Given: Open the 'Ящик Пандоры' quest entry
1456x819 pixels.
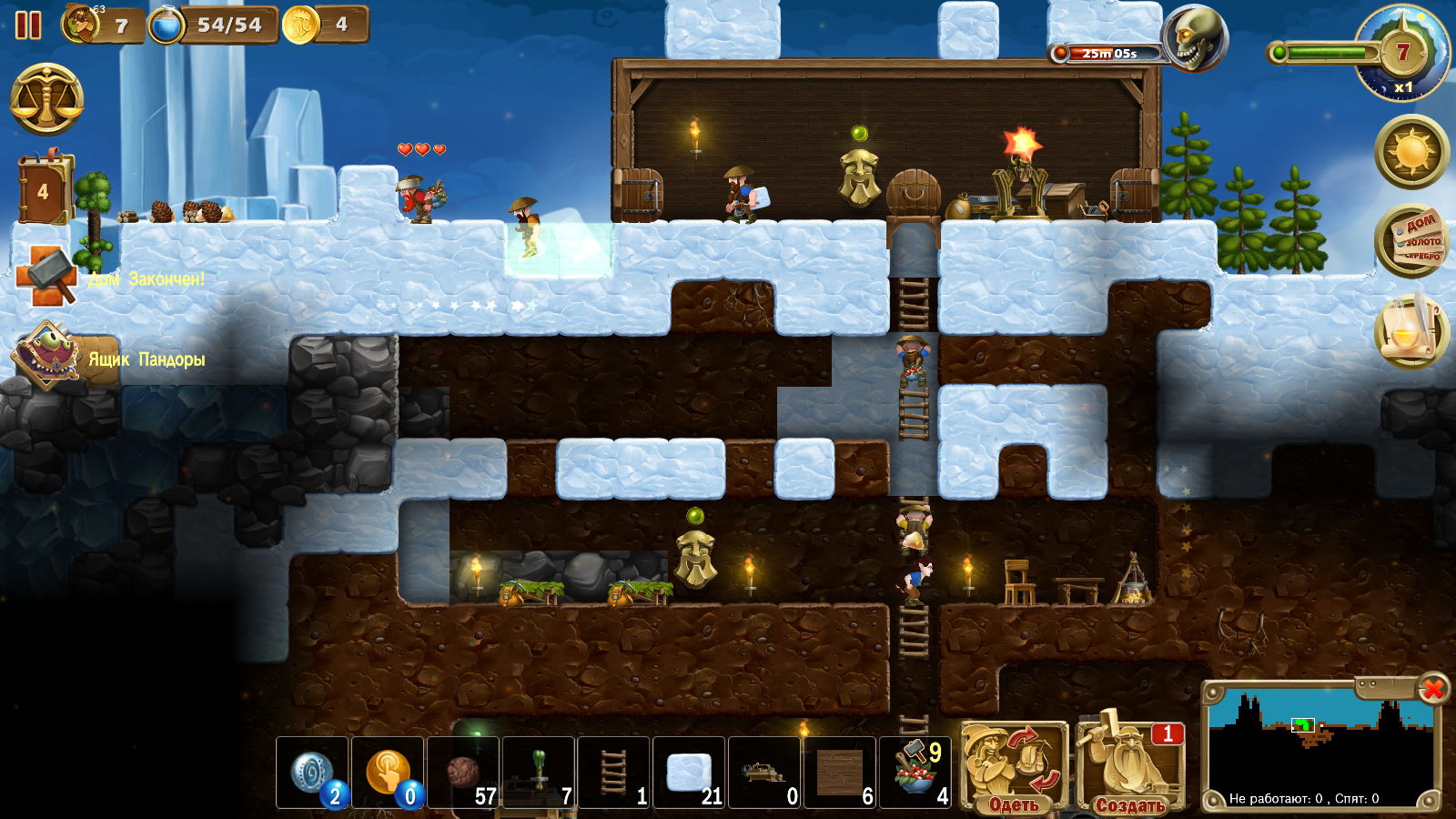Looking at the screenshot, I should (45, 357).
